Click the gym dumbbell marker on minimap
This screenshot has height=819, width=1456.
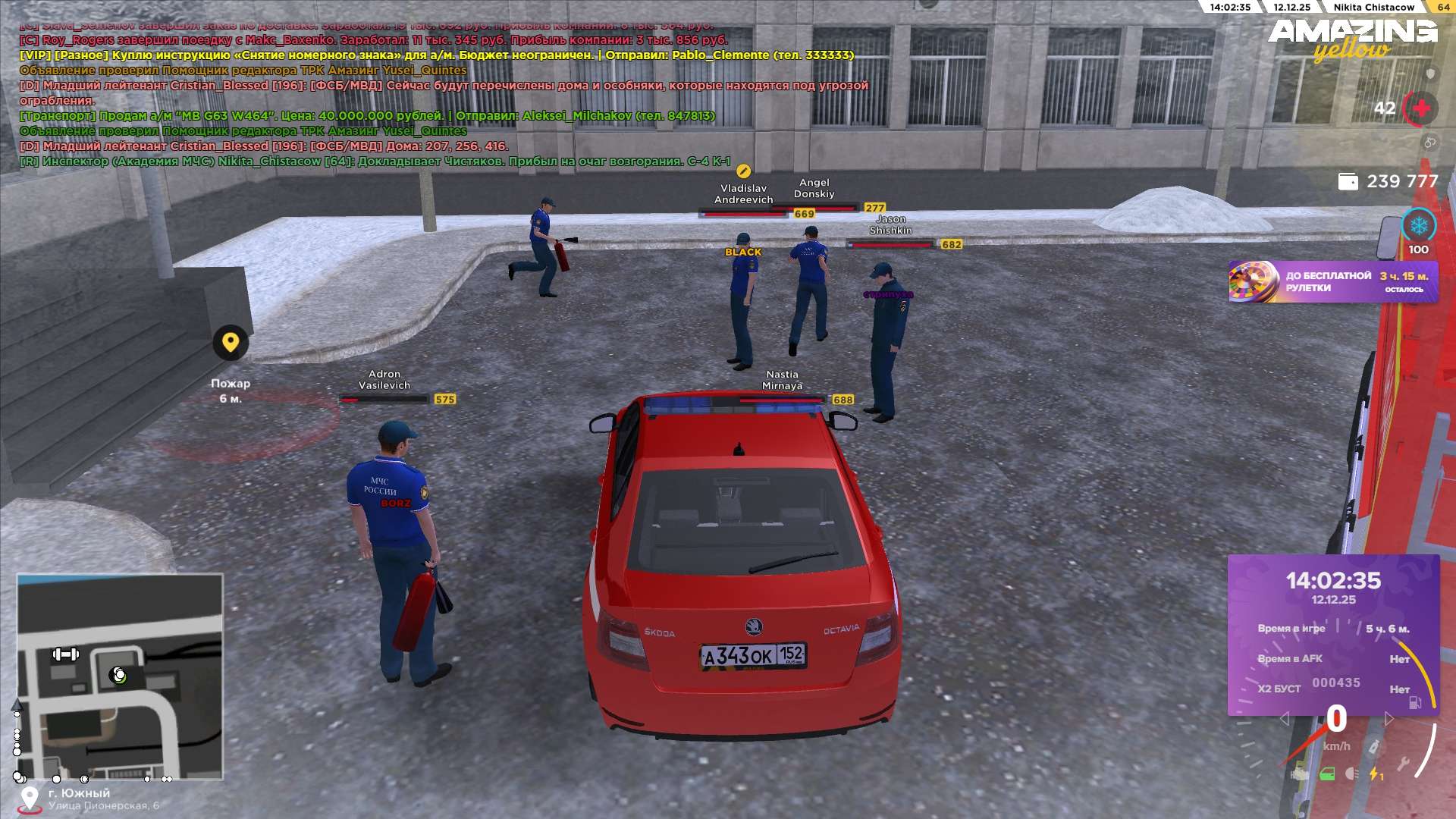click(x=65, y=654)
